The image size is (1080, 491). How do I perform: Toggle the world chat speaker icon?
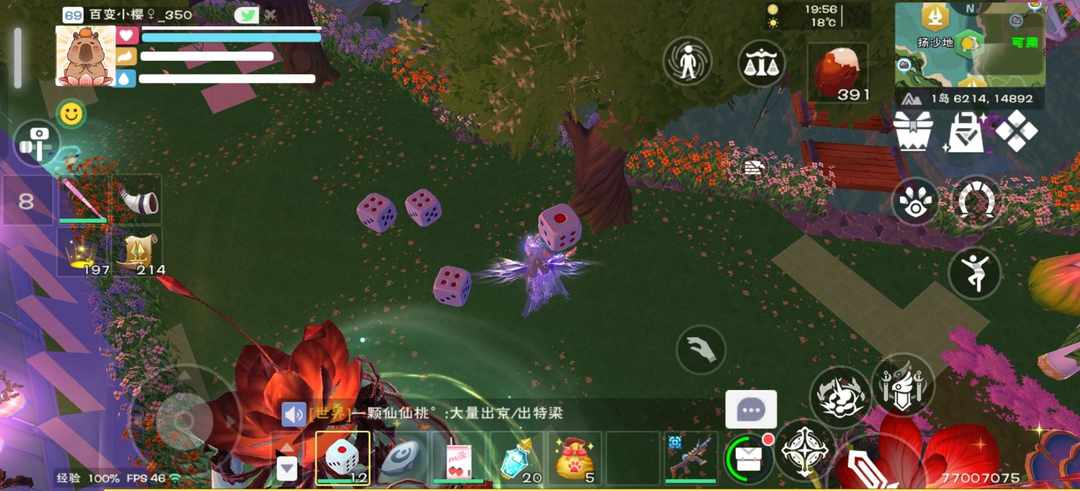pos(293,413)
